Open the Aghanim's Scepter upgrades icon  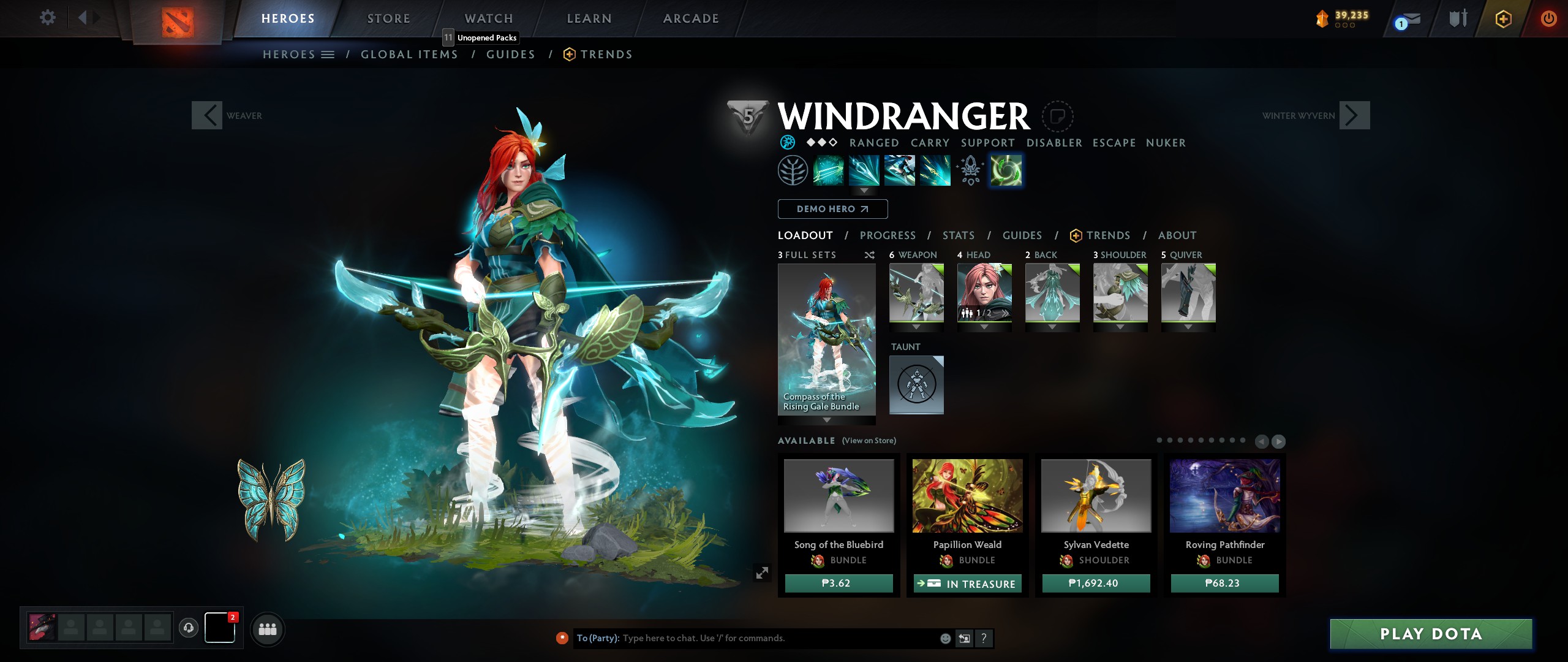point(971,170)
